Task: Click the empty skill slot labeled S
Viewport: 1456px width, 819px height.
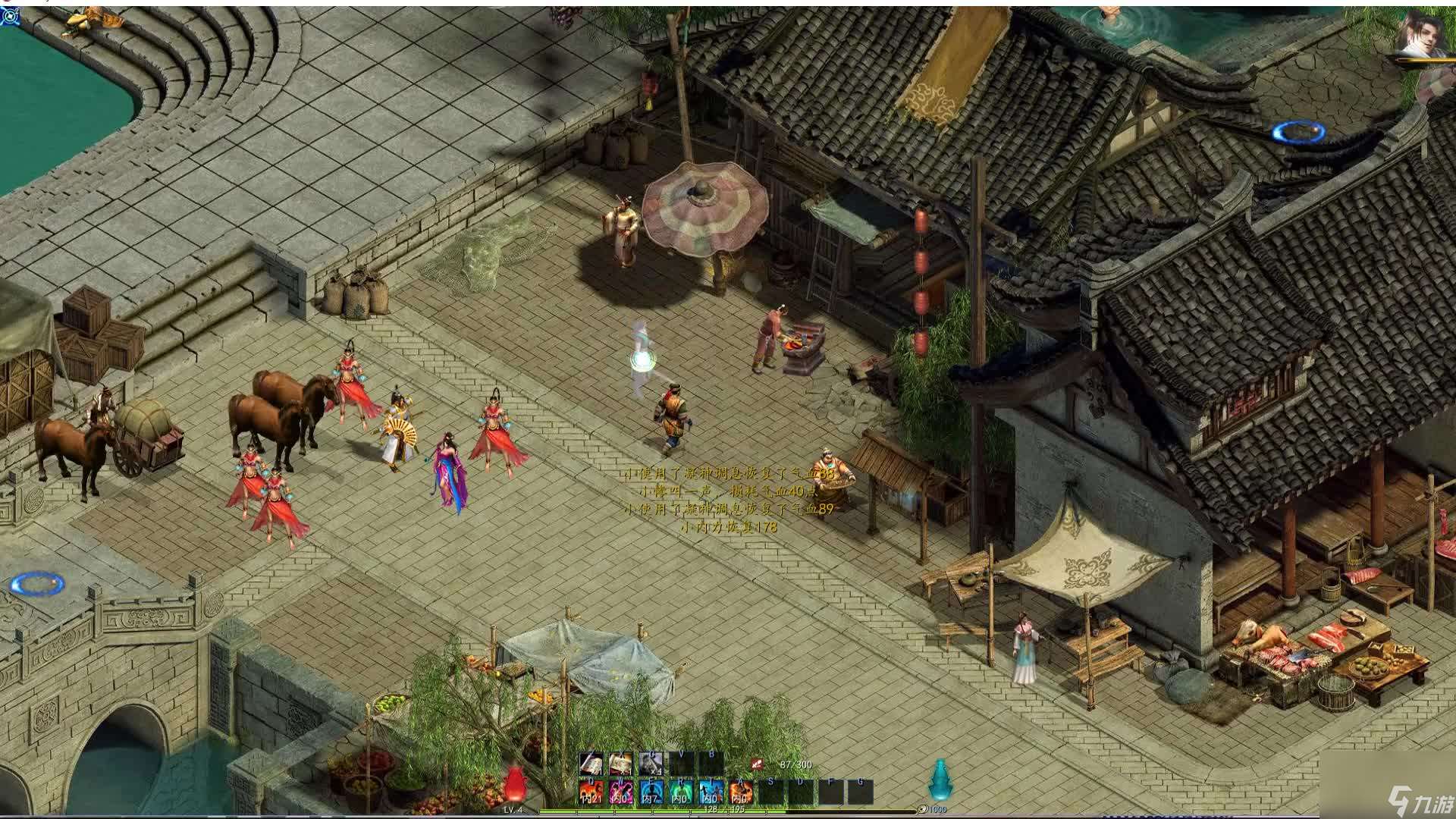Action: tap(770, 790)
